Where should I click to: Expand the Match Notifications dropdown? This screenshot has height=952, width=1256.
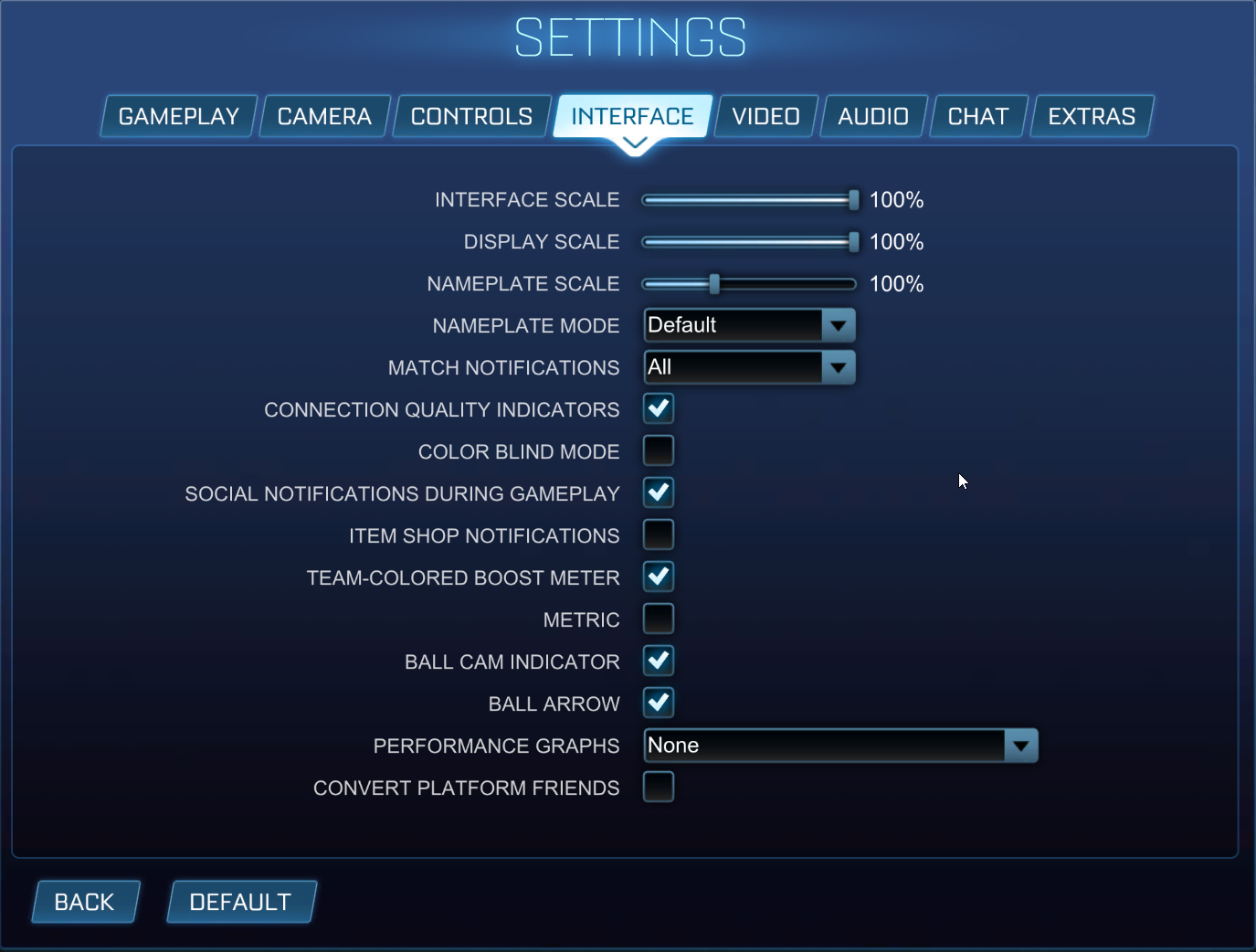pyautogui.click(x=839, y=367)
